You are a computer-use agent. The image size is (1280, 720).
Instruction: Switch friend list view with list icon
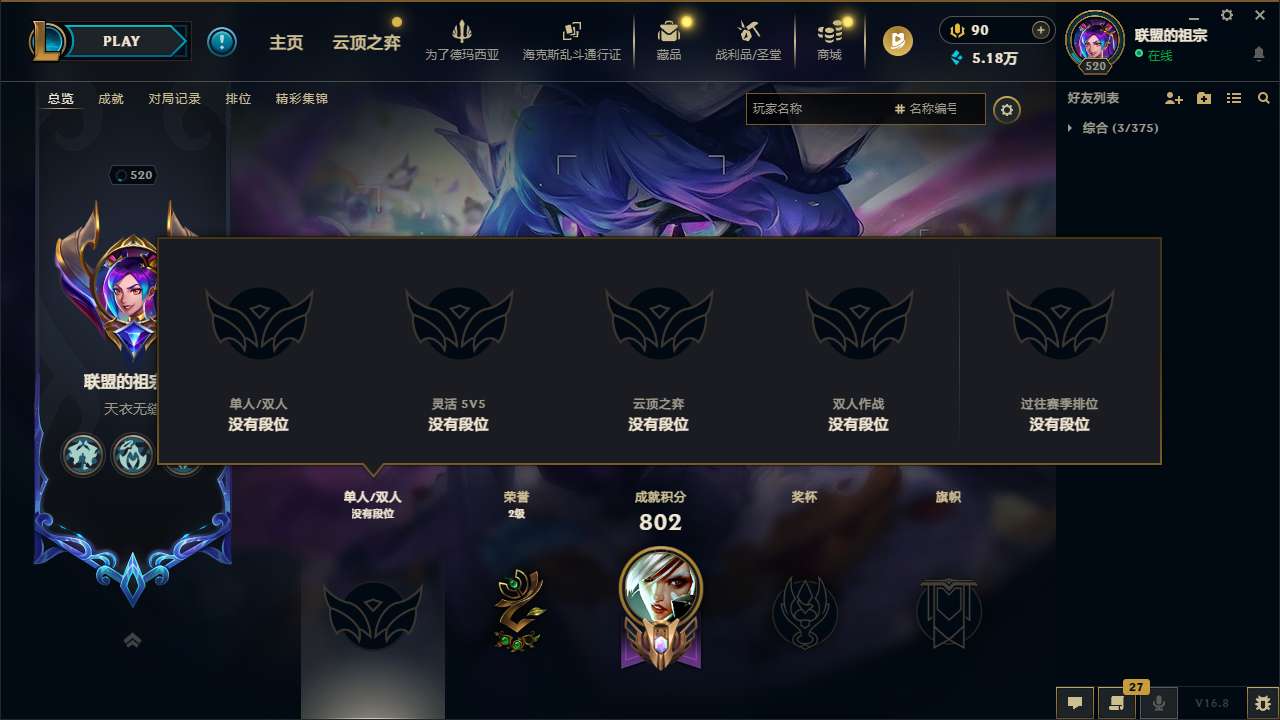1233,98
